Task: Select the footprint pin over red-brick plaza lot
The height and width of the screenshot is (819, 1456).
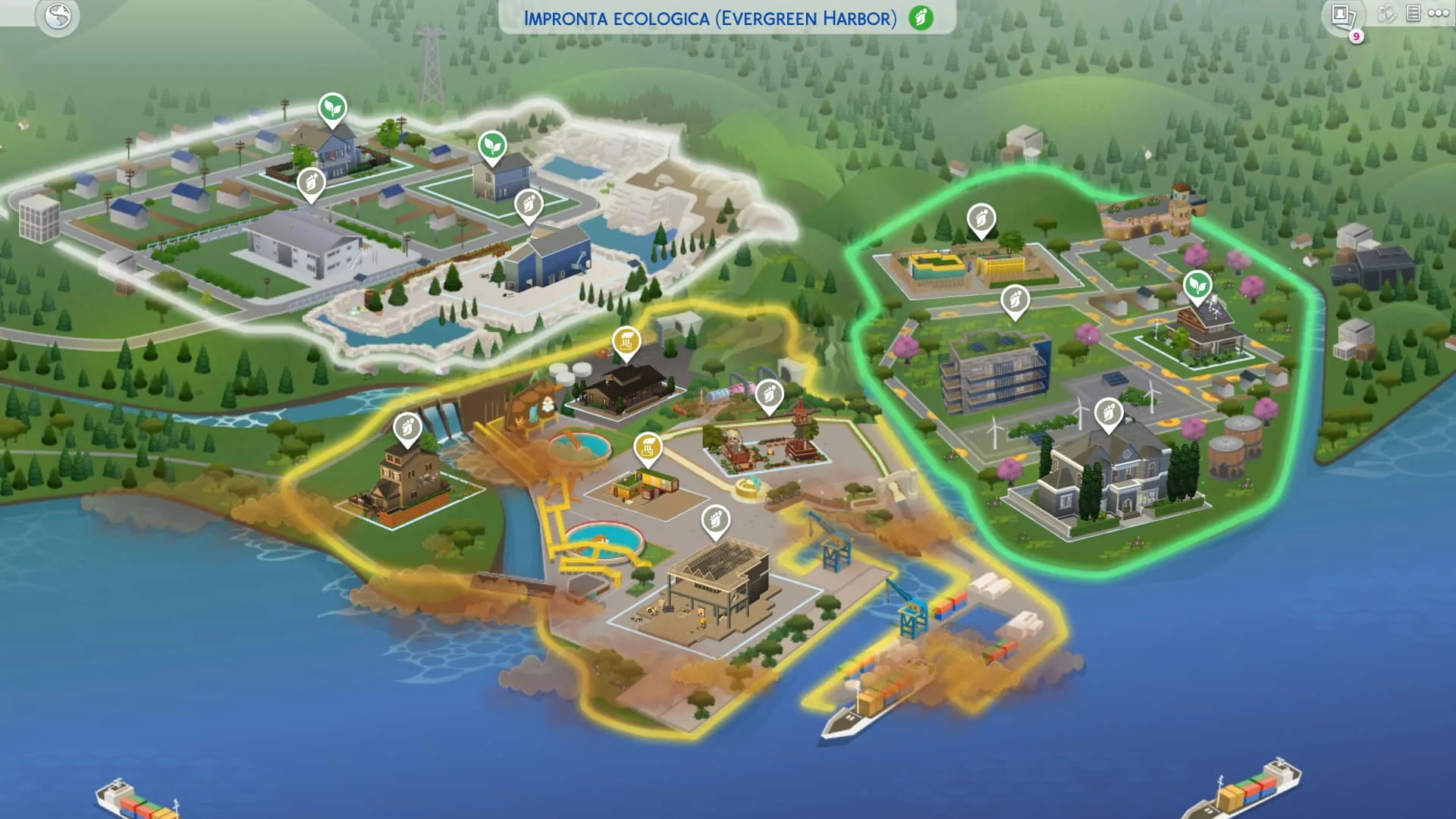Action: coord(769,394)
